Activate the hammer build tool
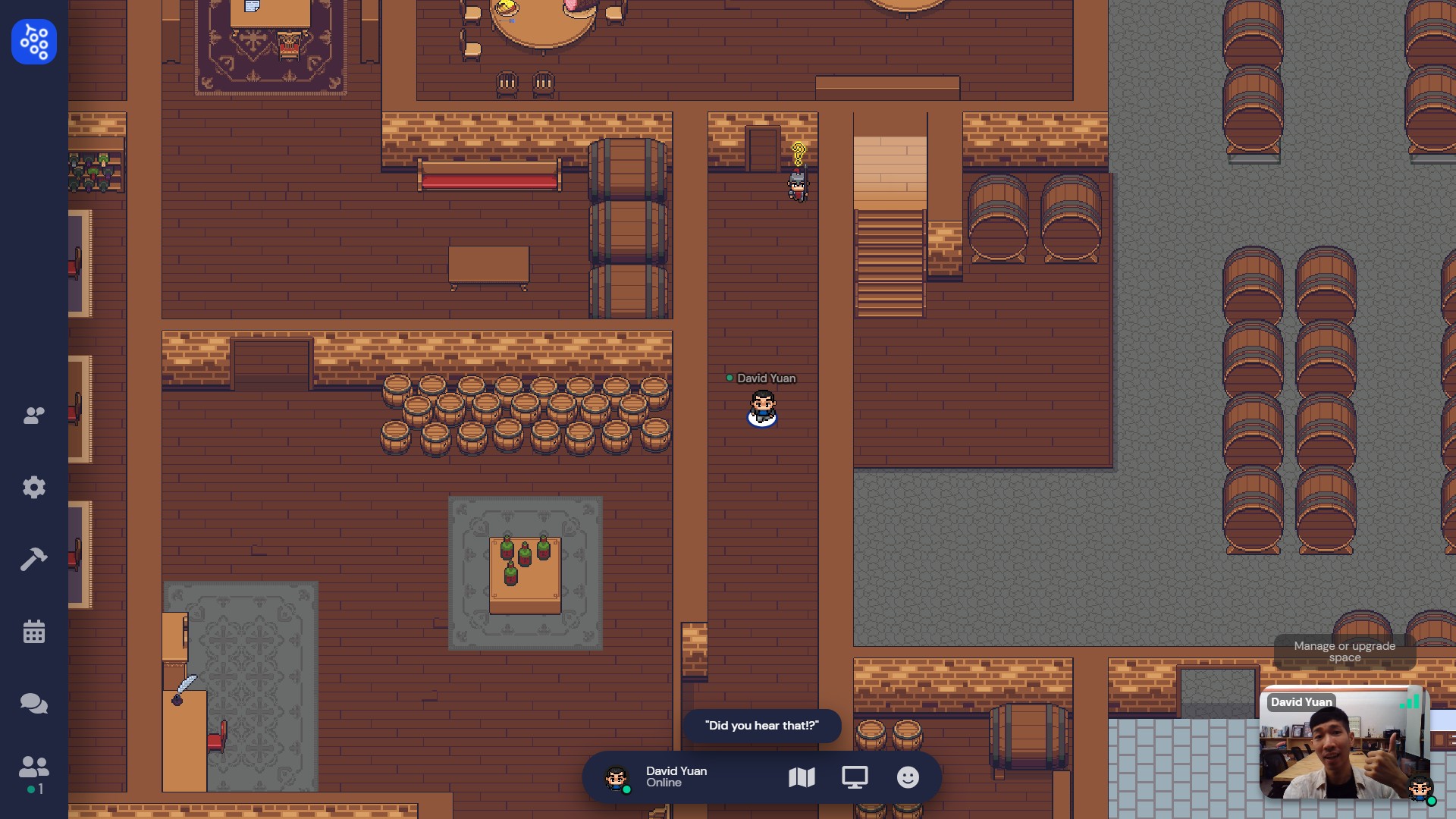 34,560
